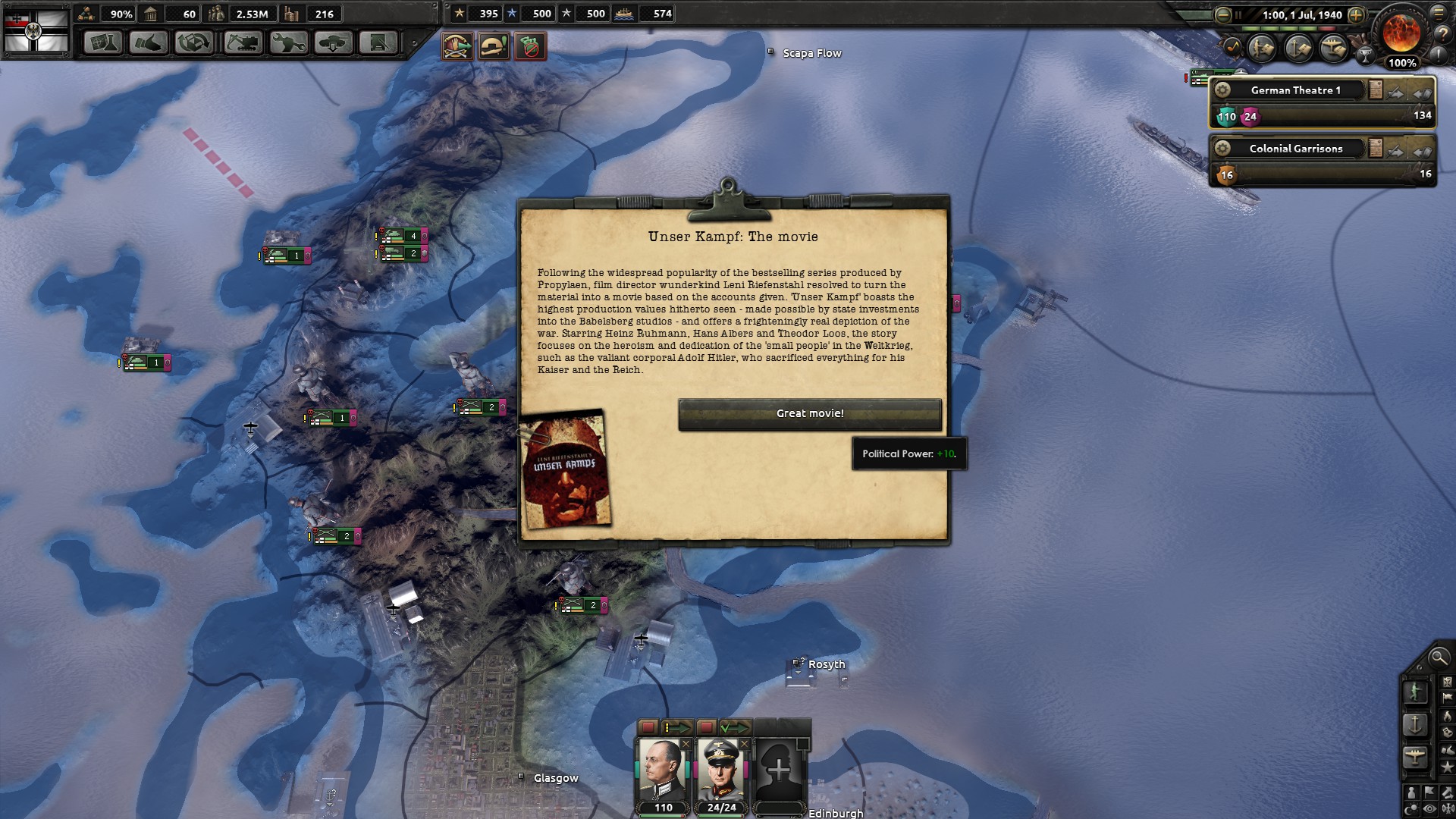The height and width of the screenshot is (819, 1456).
Task: Open the Trade screen with circular arrows
Action: coord(193,43)
